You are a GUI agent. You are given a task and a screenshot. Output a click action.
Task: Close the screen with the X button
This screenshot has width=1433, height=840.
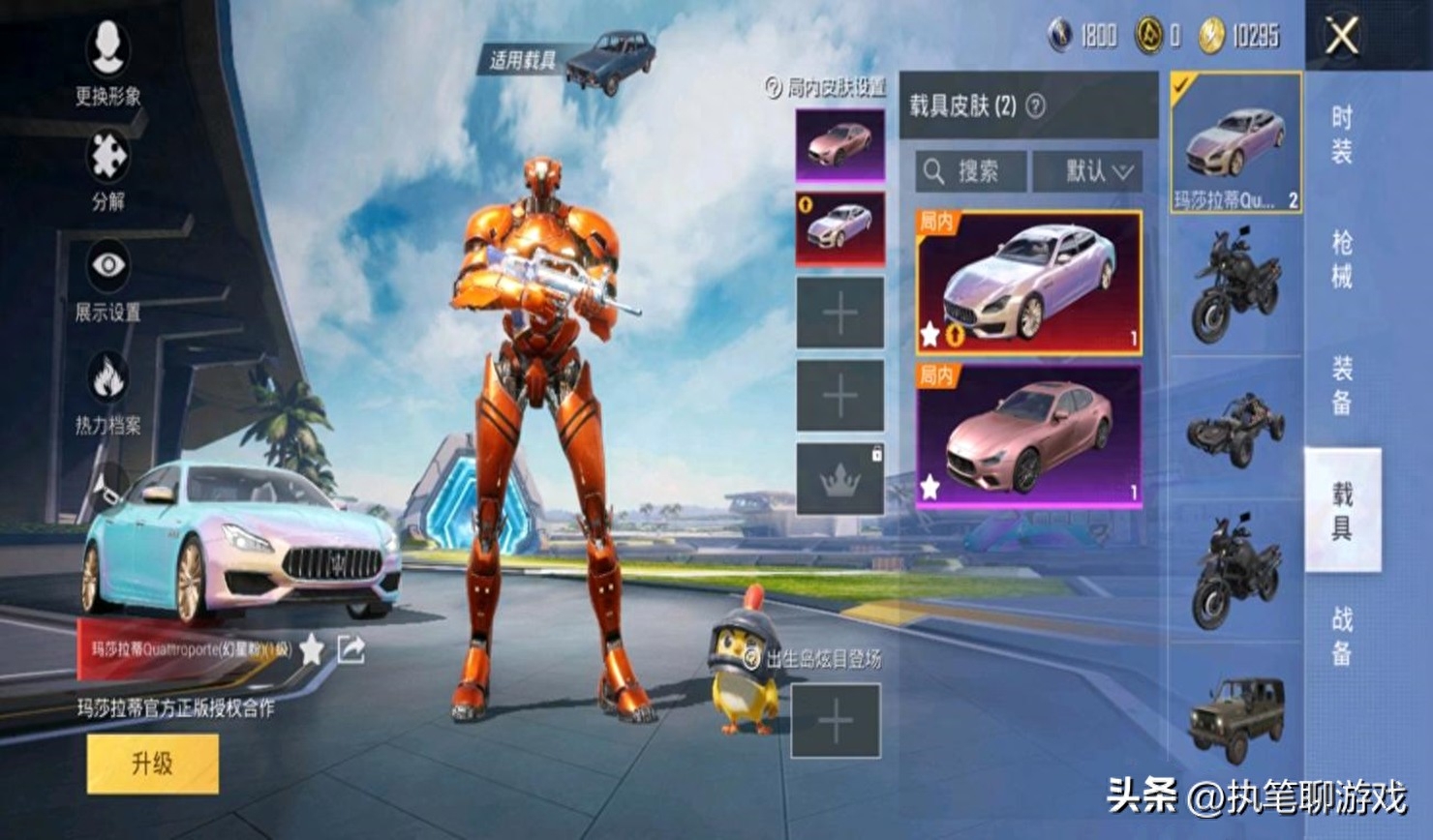click(x=1340, y=37)
